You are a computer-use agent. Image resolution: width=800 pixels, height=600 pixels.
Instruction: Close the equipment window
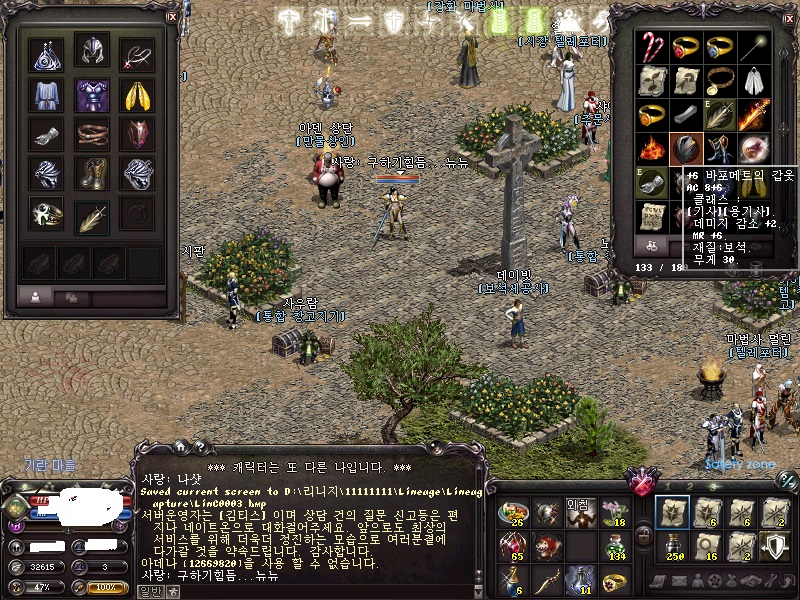coord(172,16)
